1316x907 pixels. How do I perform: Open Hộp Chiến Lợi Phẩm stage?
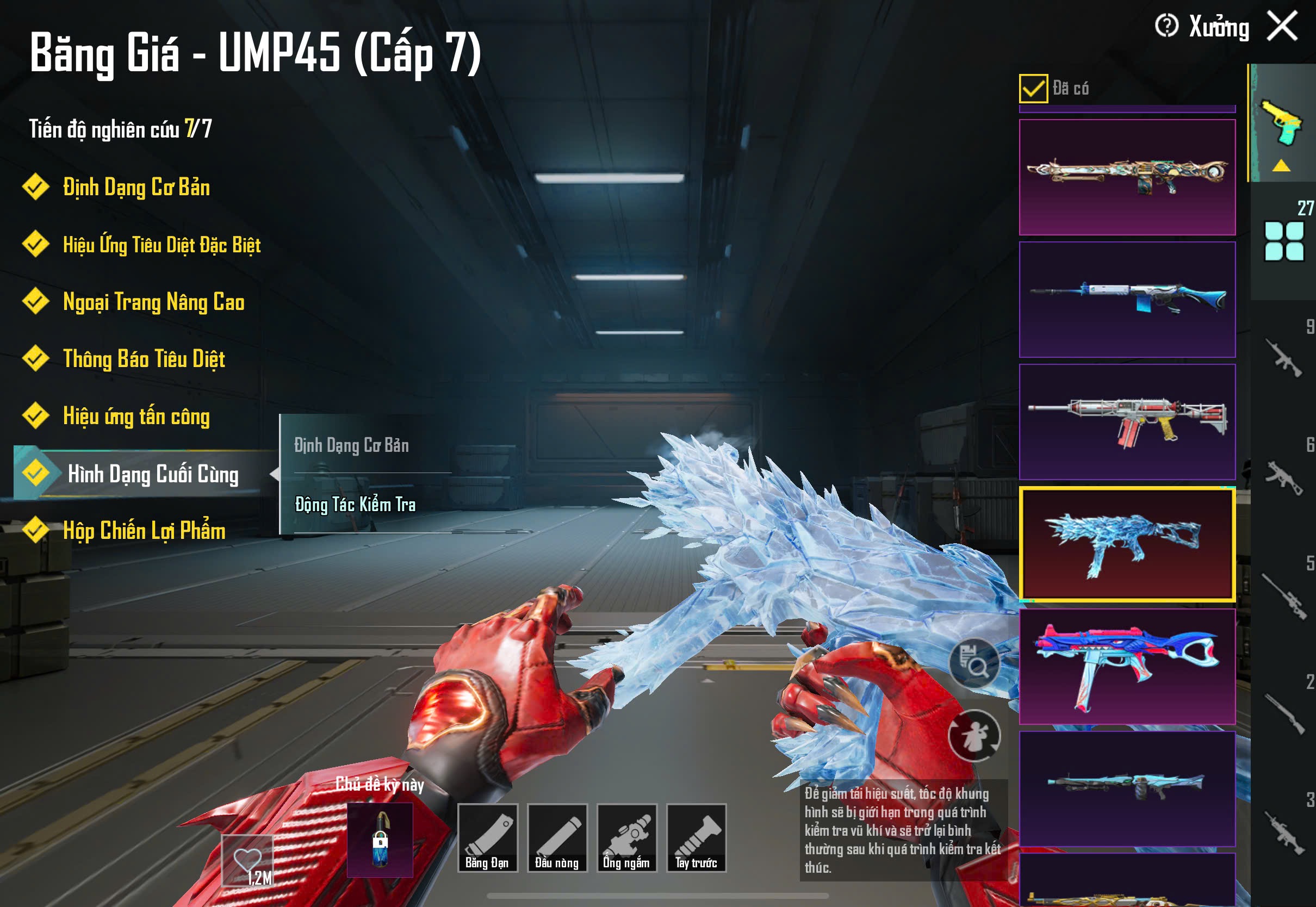(x=144, y=531)
